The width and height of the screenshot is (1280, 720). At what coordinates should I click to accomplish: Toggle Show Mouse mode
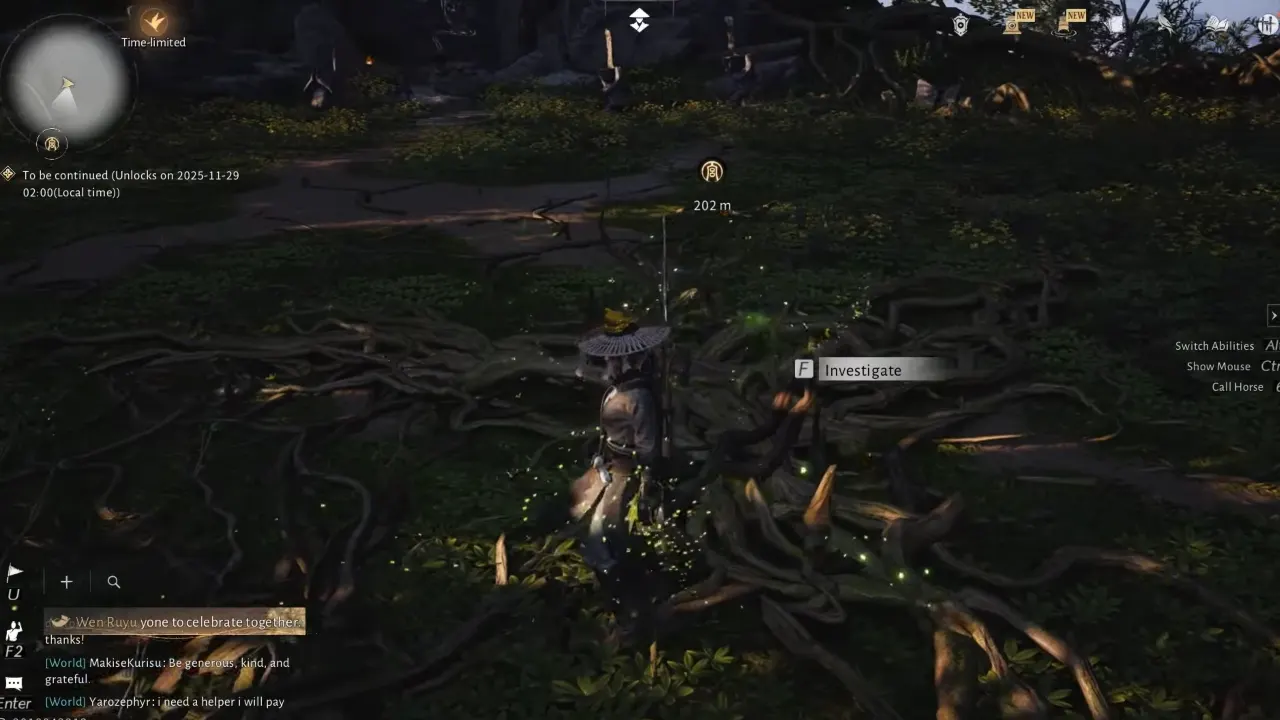coord(1218,366)
